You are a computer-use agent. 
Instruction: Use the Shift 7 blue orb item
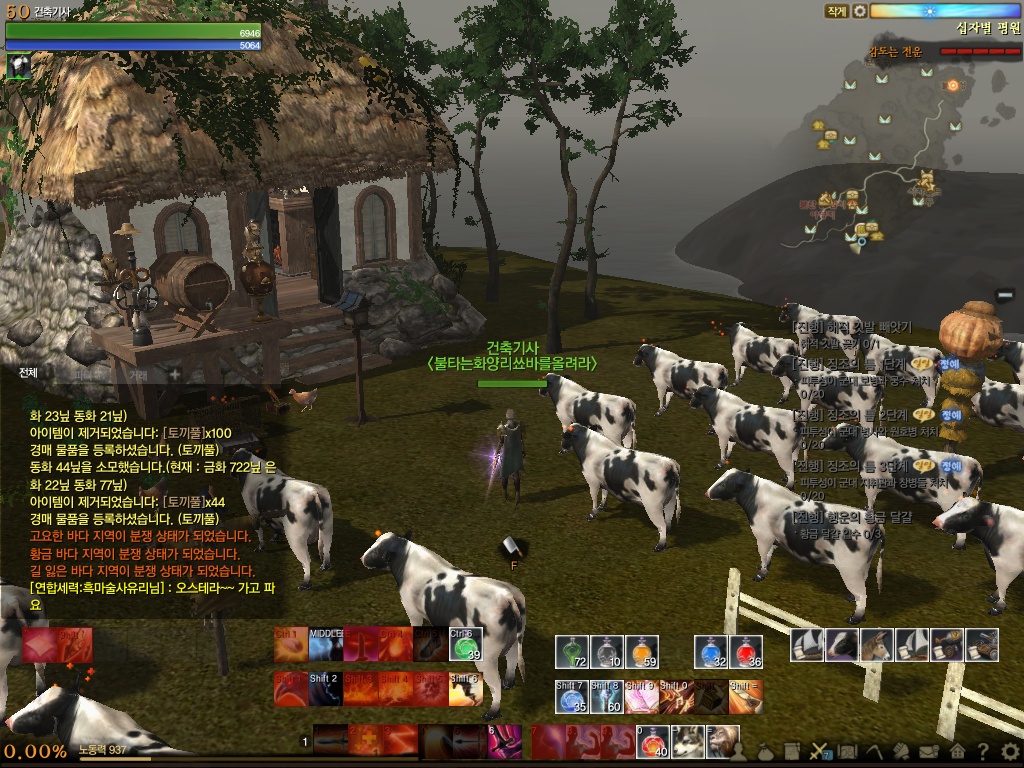[x=572, y=696]
